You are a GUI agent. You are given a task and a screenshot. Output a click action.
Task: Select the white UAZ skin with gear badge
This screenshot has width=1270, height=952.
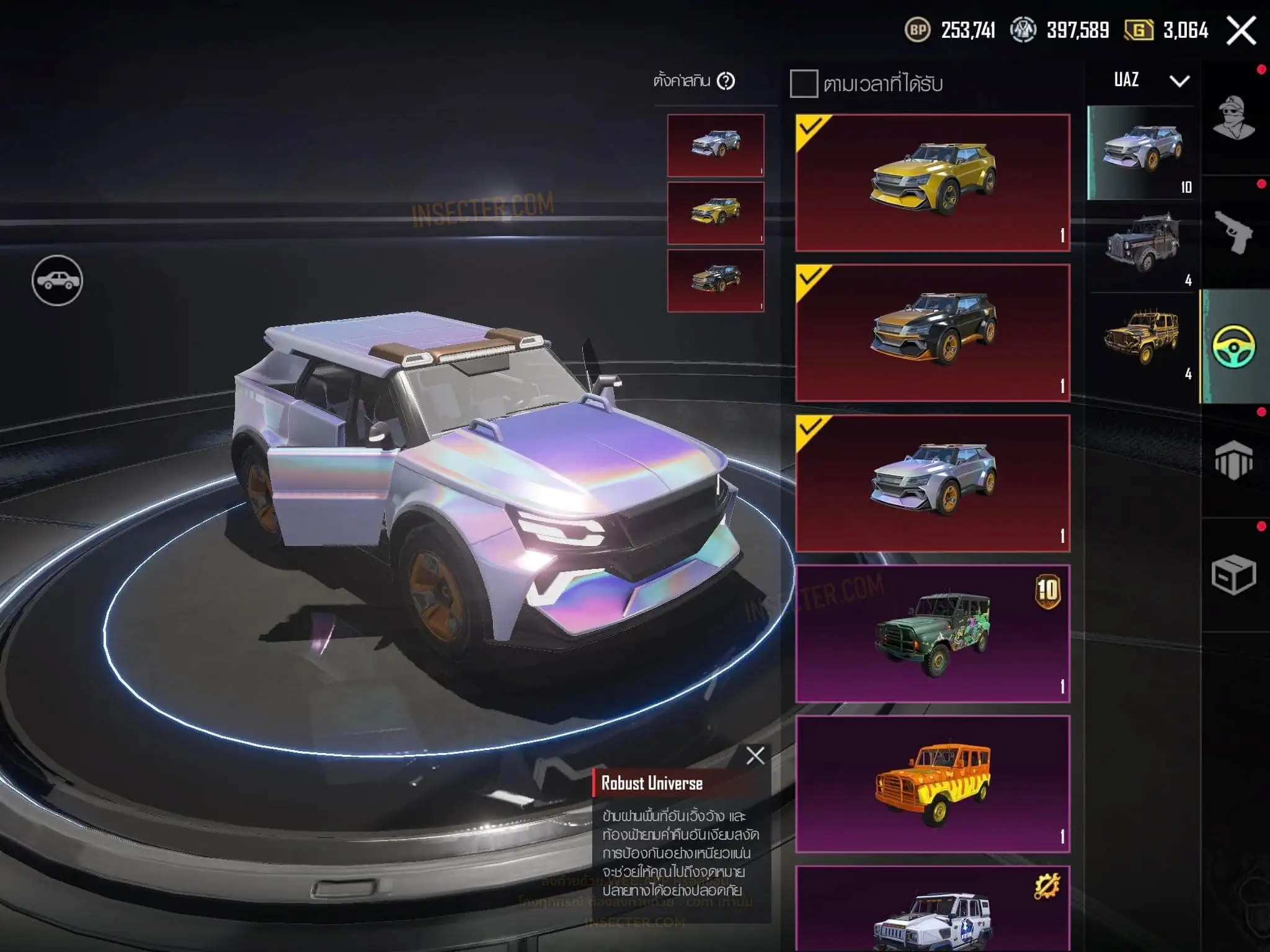[933, 911]
